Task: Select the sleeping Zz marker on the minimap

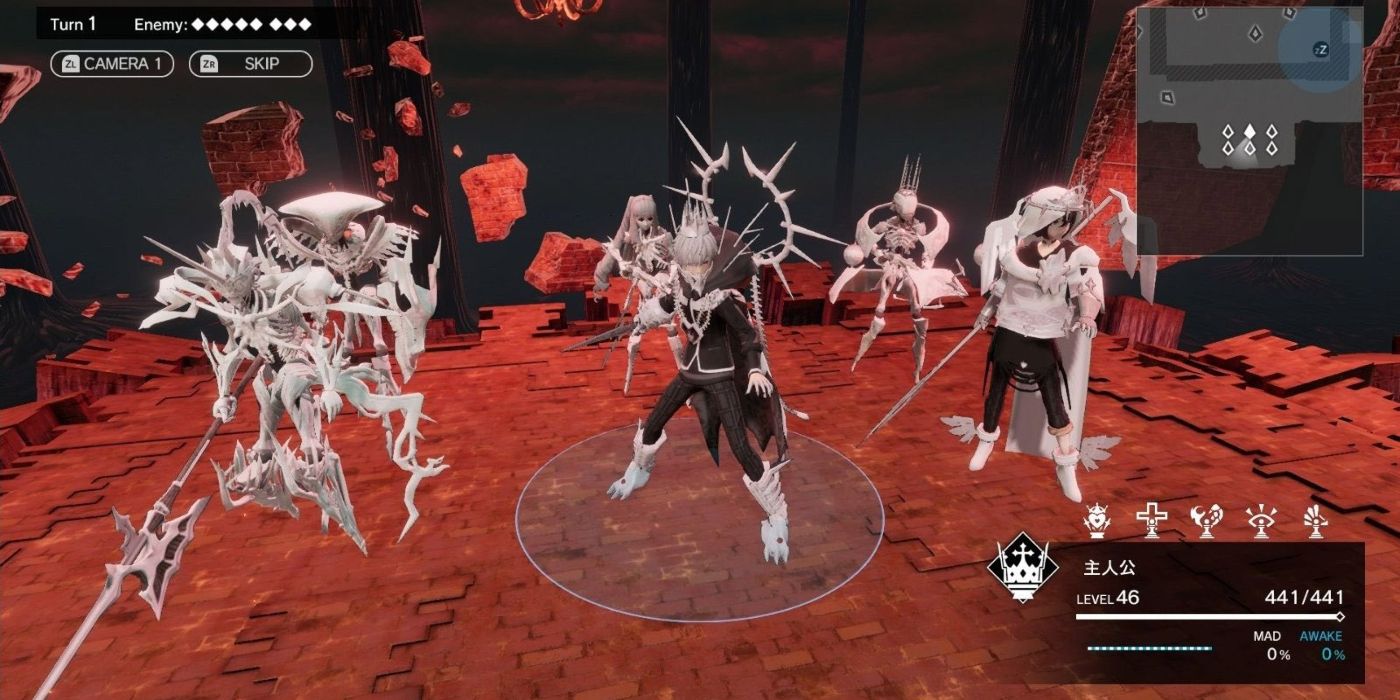Action: click(1320, 50)
